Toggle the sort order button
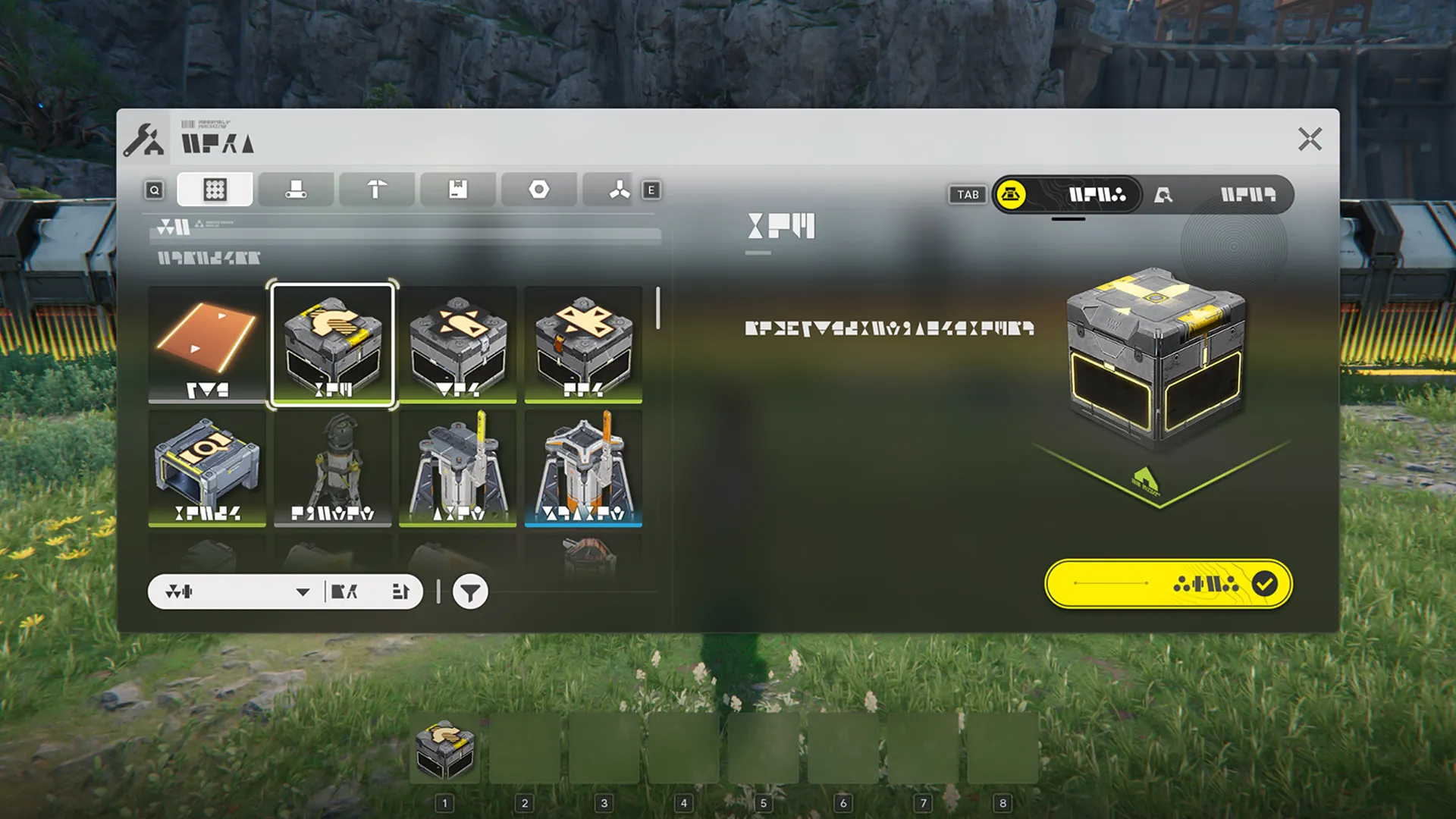This screenshot has height=819, width=1456. coord(400,591)
